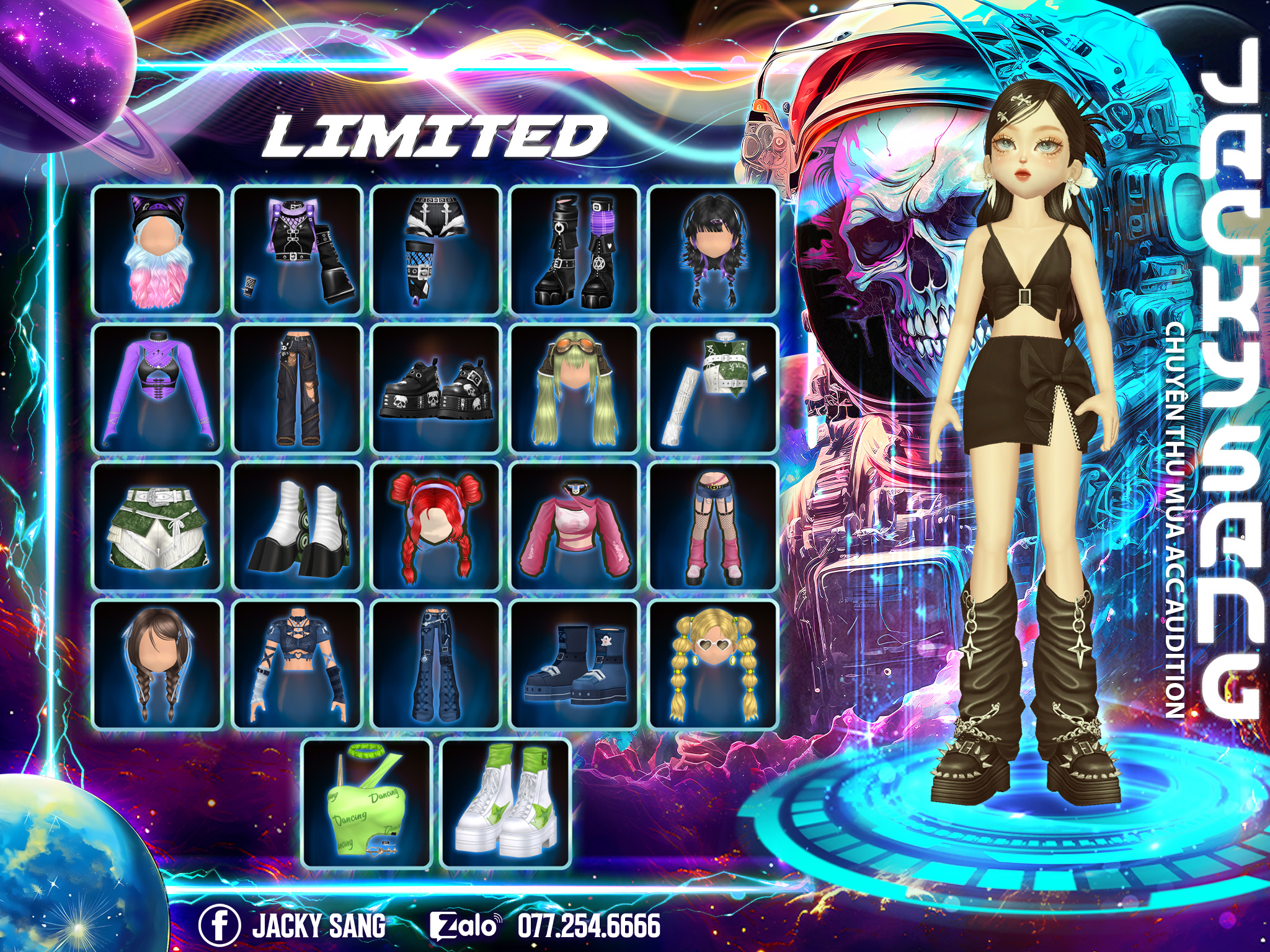Choose the black hair with purple braids
The image size is (1270, 952).
(713, 250)
